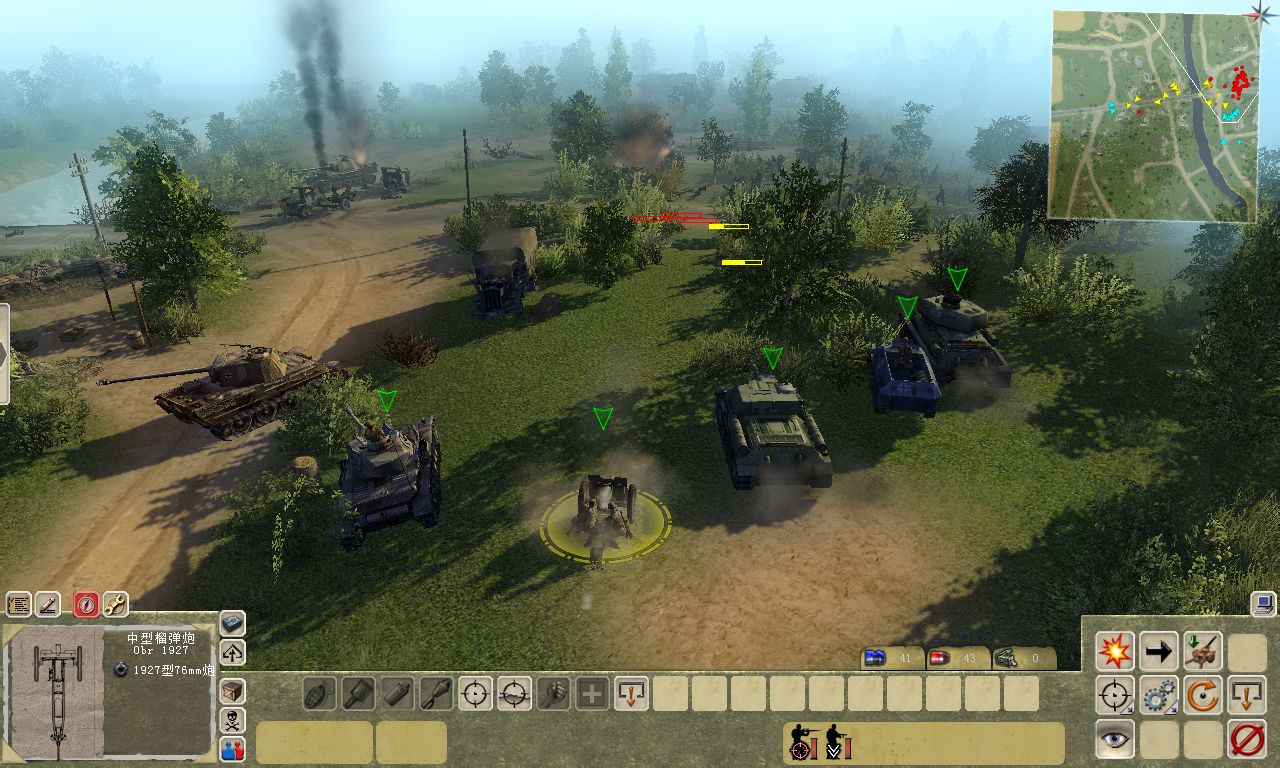1280x768 pixels.
Task: Open the computer monitor menu icon
Action: click(1262, 603)
